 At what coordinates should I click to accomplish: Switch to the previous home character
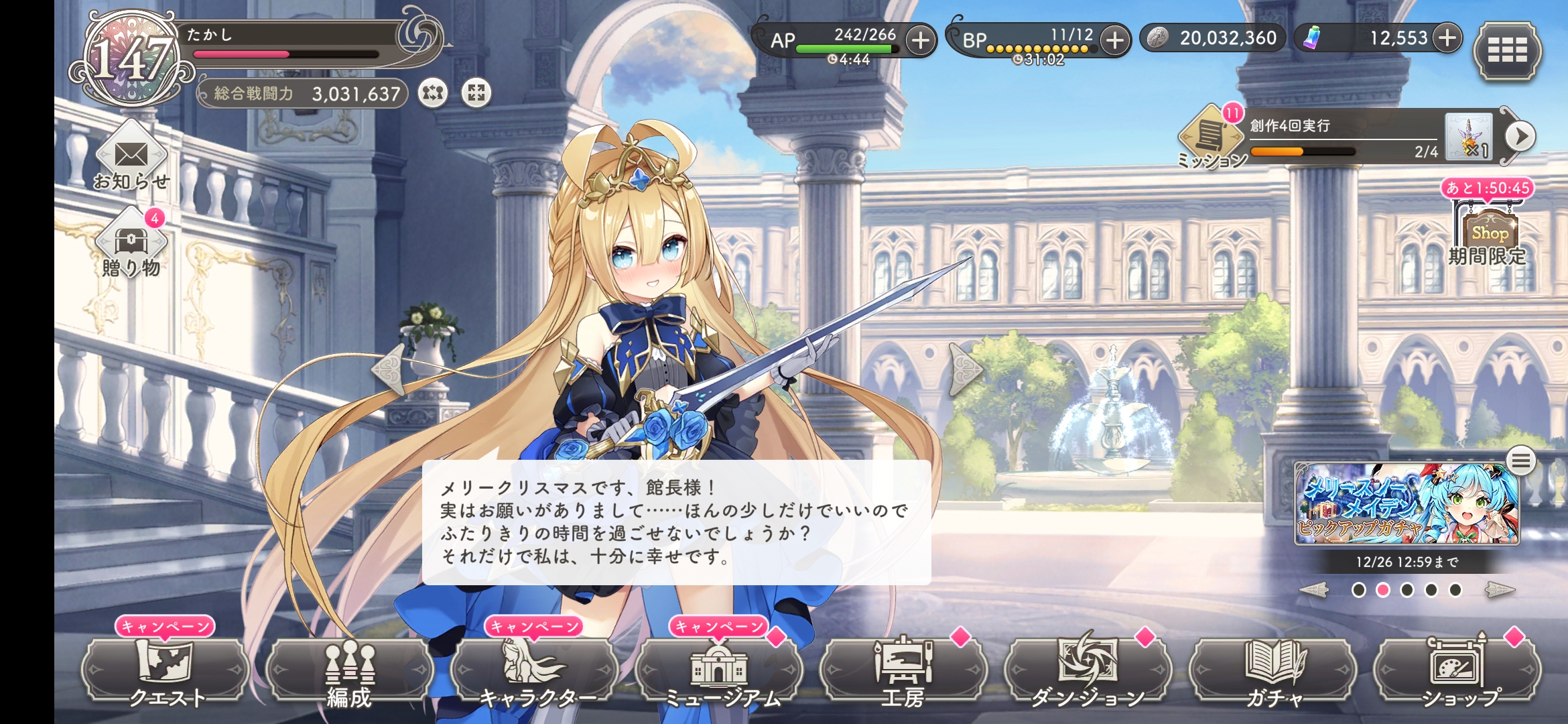(389, 369)
